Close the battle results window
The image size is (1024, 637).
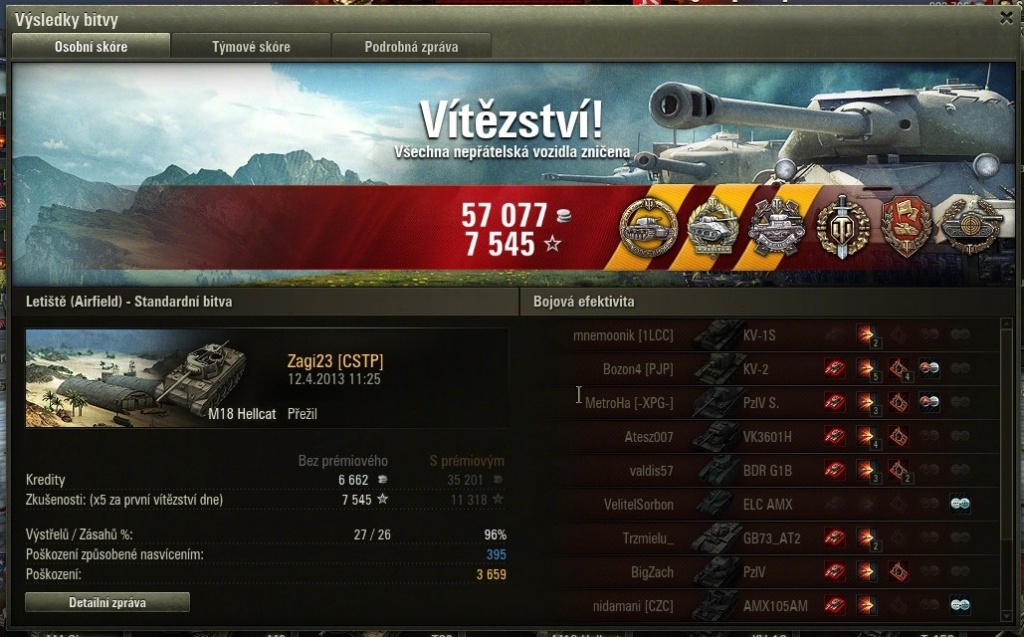[x=1006, y=17]
